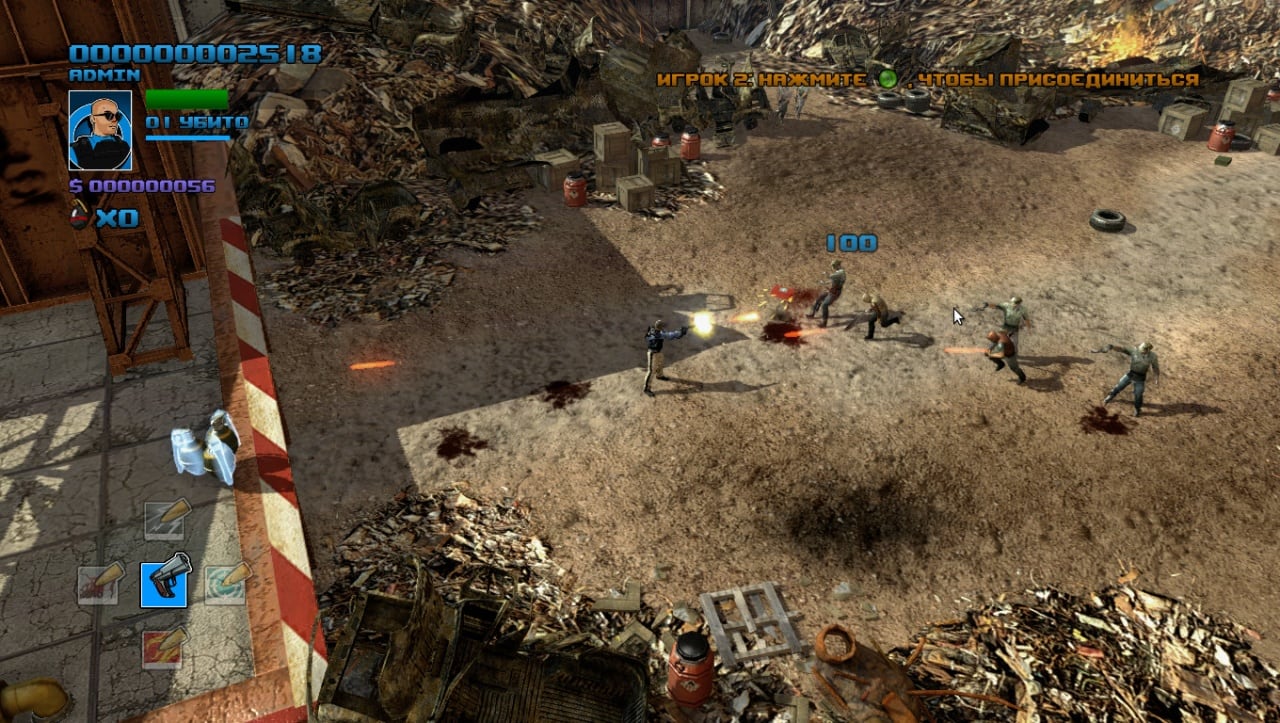Click the bald player portrait
Viewport: 1280px width, 723px height.
click(100, 130)
